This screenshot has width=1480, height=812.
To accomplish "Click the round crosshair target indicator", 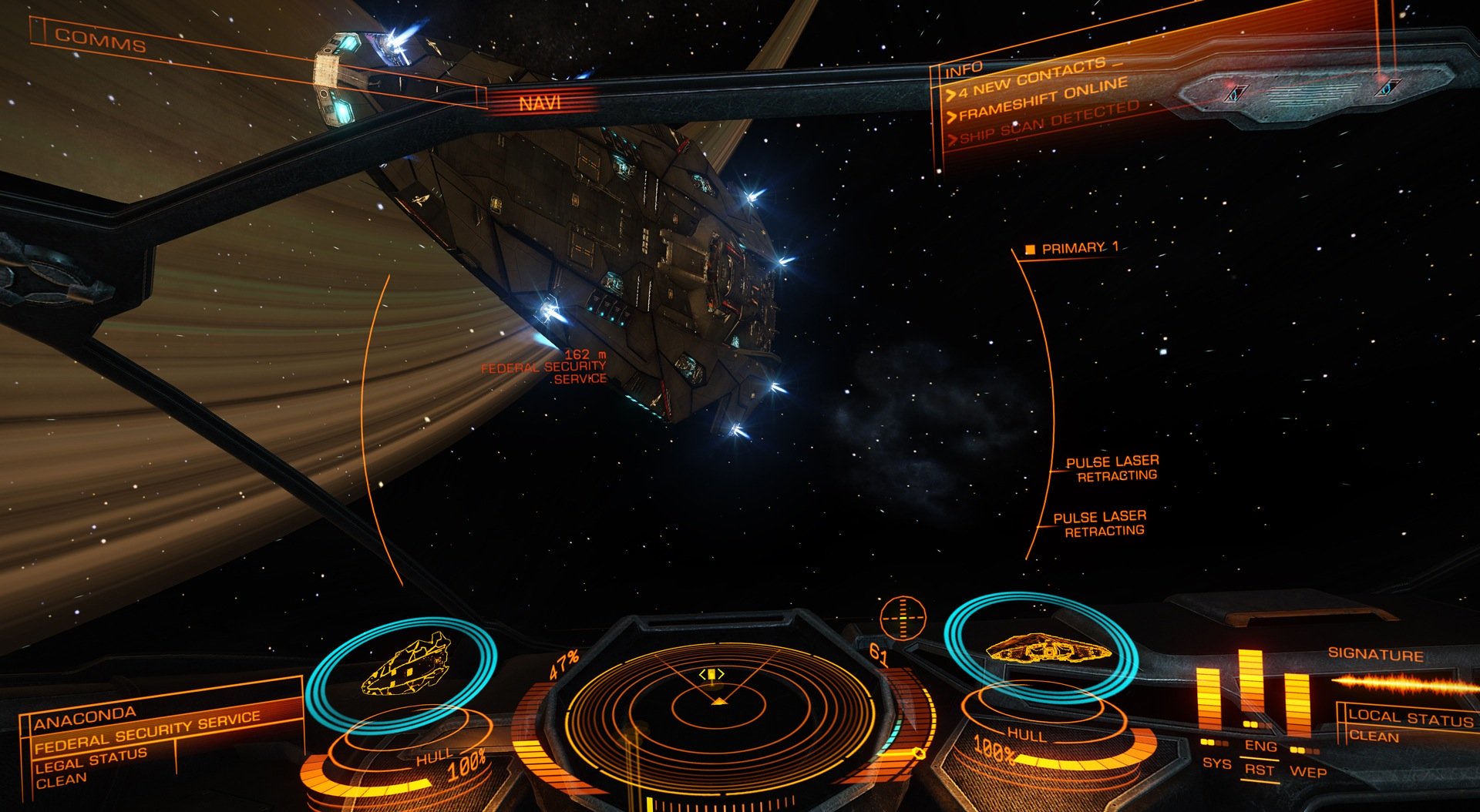I will (x=903, y=616).
